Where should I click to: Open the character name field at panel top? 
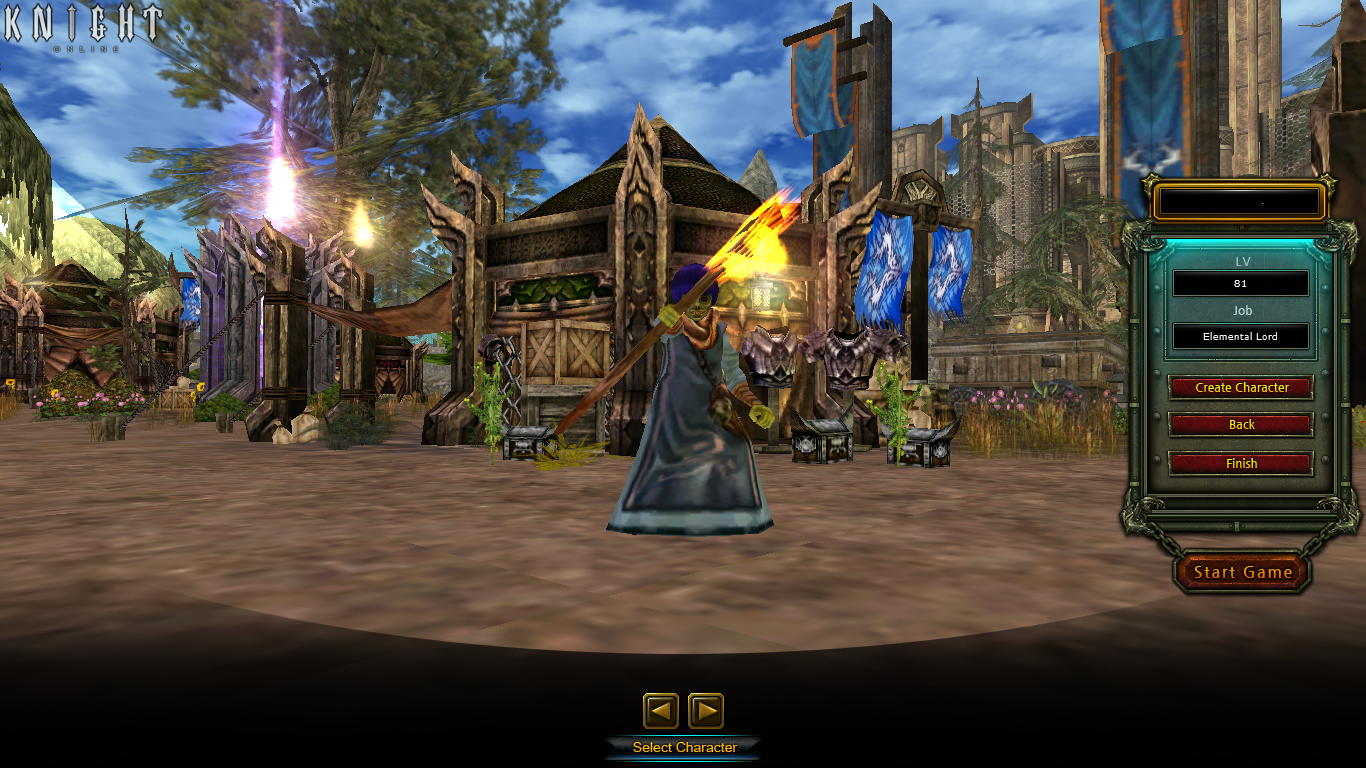pos(1239,202)
